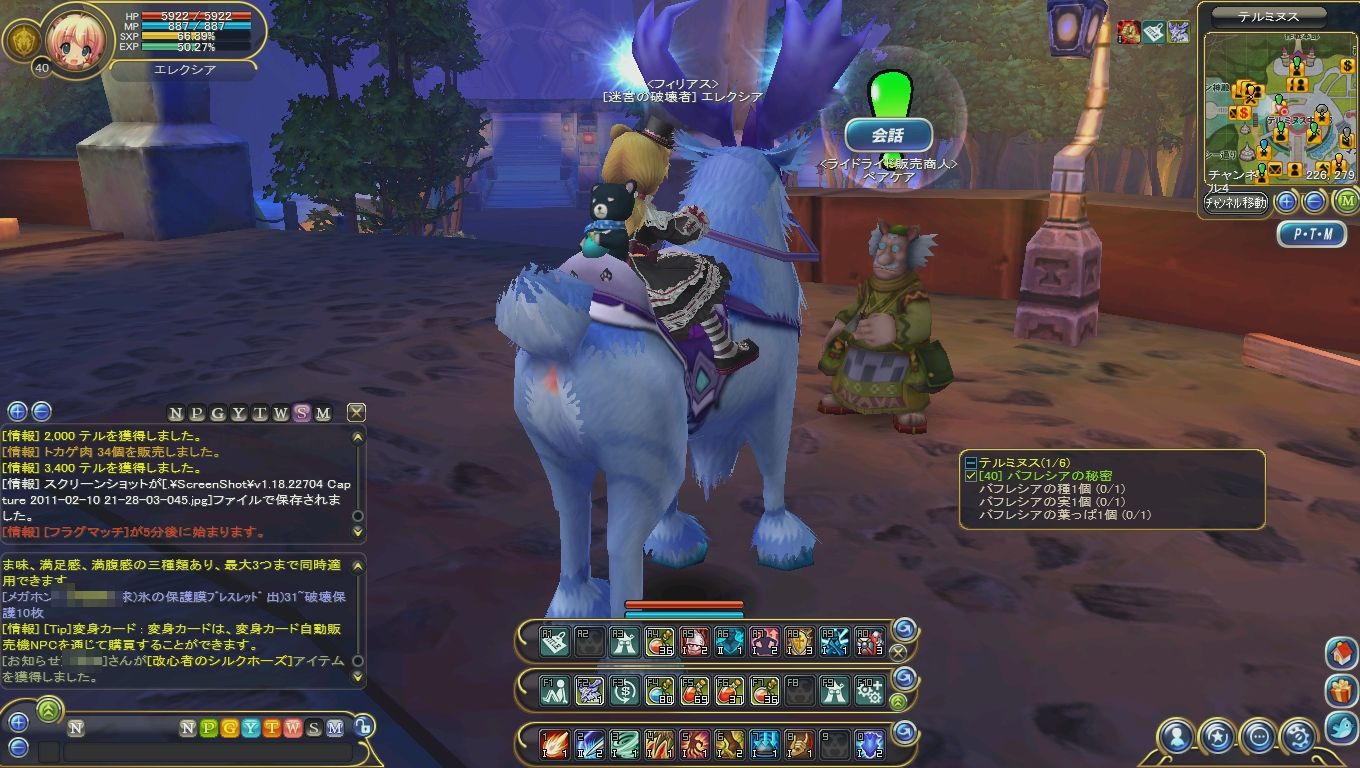Screen dimensions: 1360x768
Task: Open the P·T·M button below the minimap
Action: point(1311,234)
